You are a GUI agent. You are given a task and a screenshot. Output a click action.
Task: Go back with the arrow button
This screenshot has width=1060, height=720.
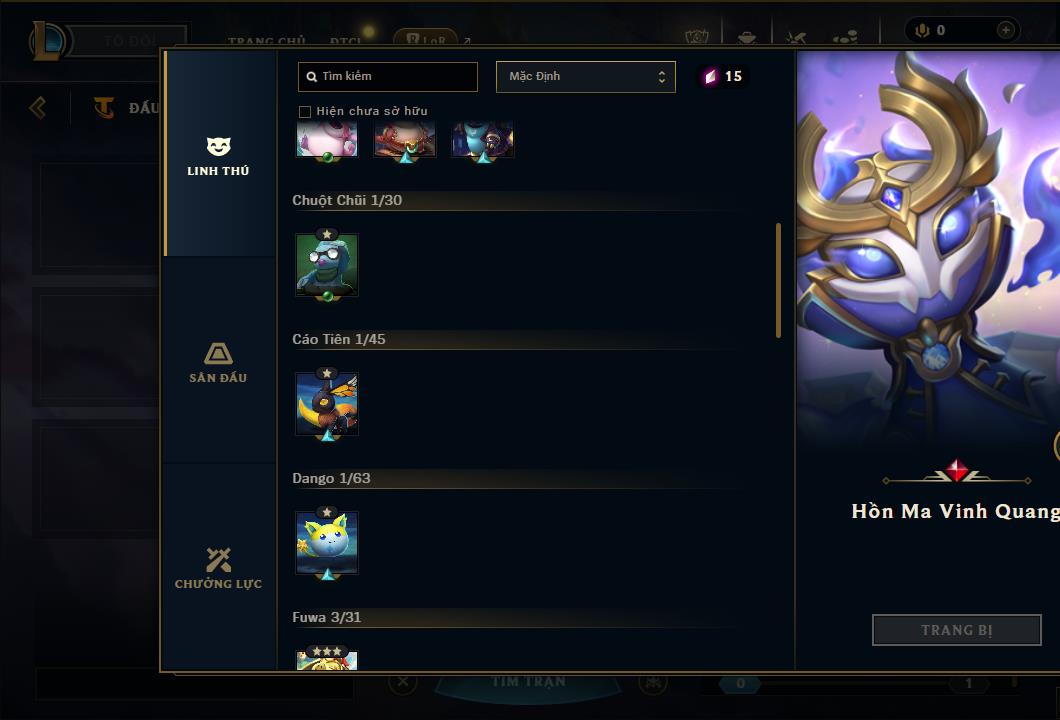[x=38, y=107]
